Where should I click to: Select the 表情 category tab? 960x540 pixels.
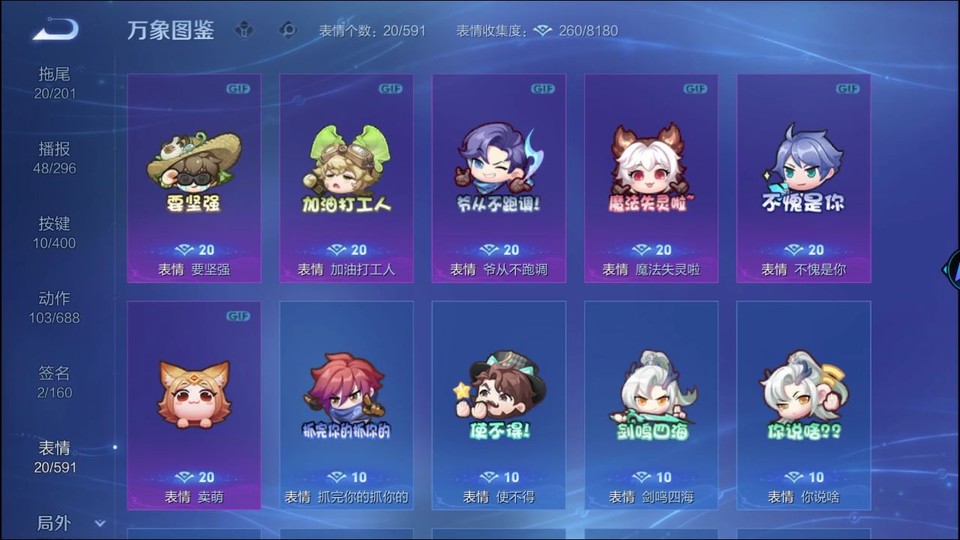(55, 457)
